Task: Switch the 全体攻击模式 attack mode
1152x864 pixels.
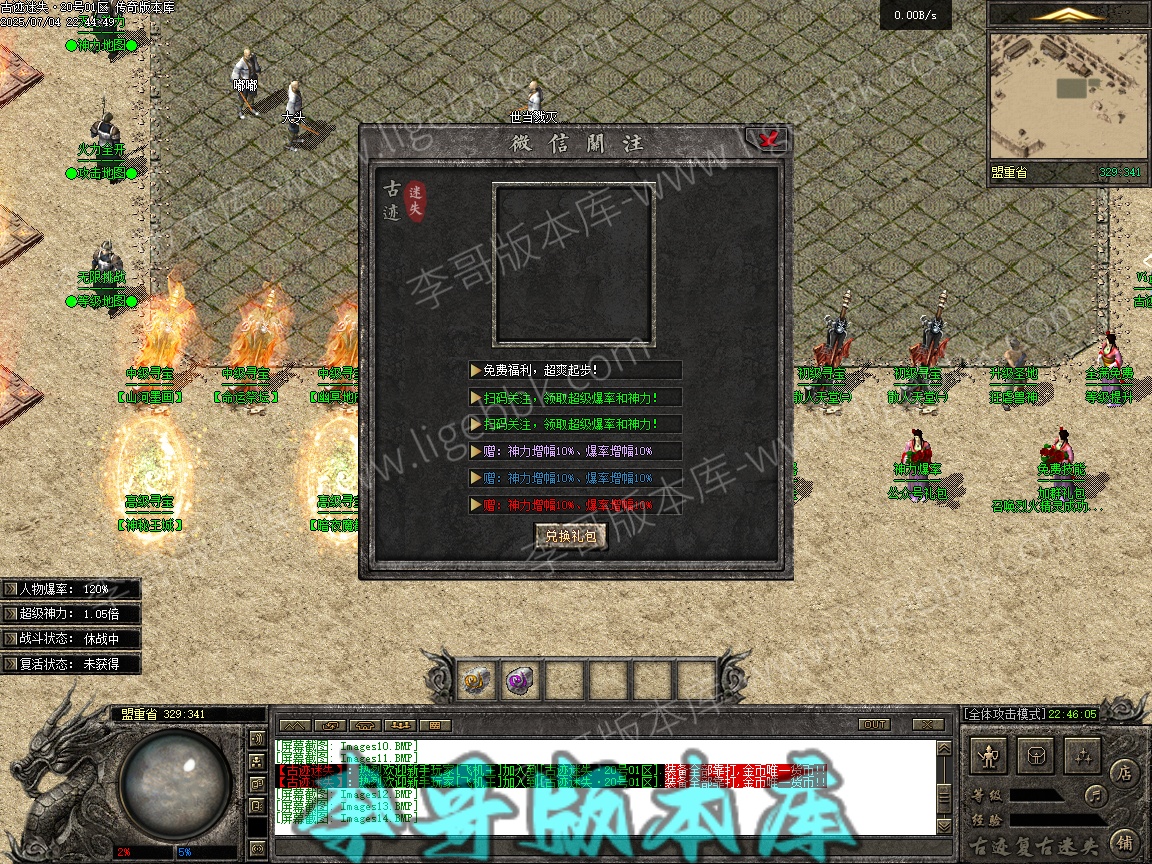Action: 1003,714
